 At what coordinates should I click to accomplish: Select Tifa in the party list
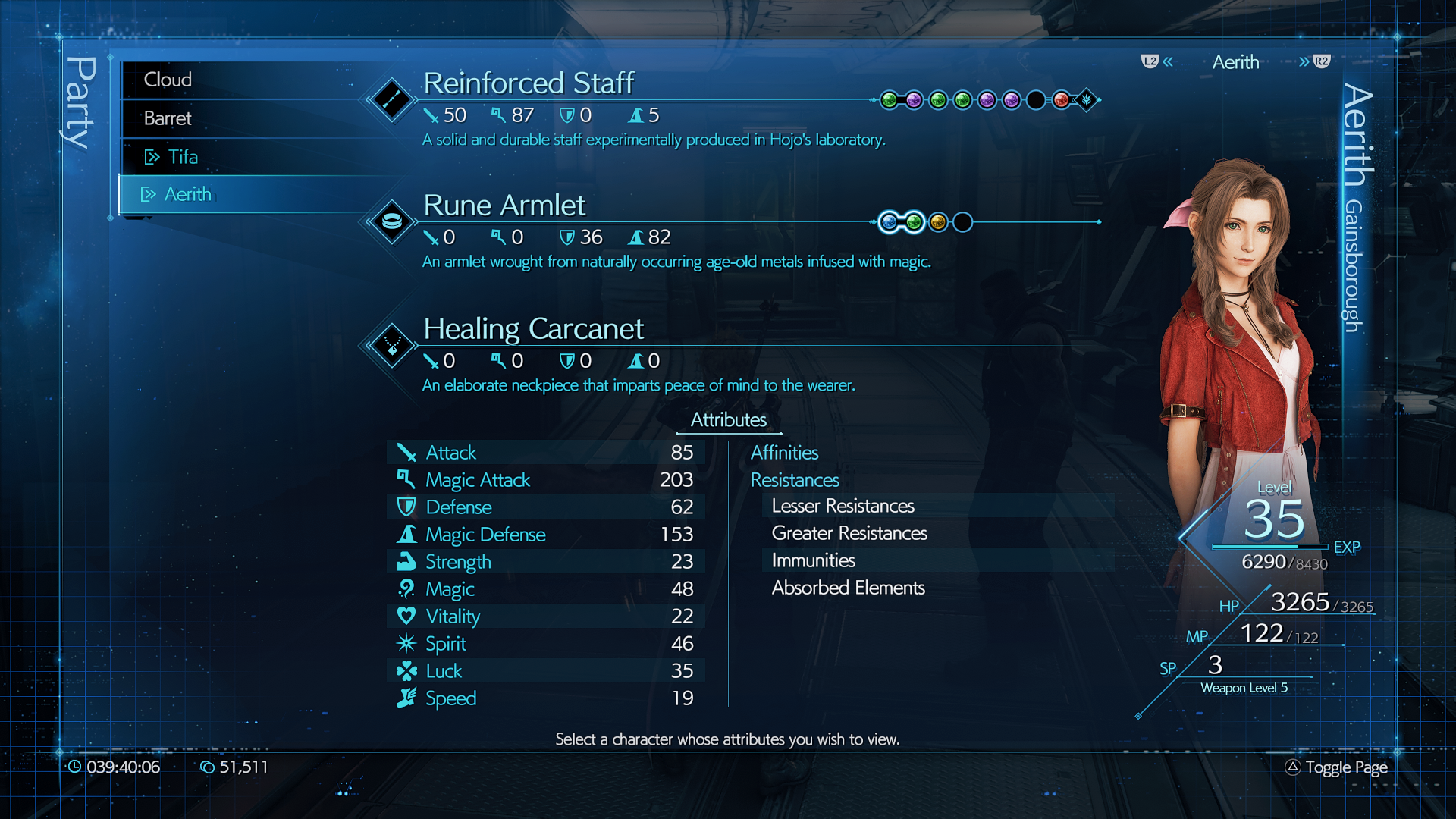click(183, 157)
